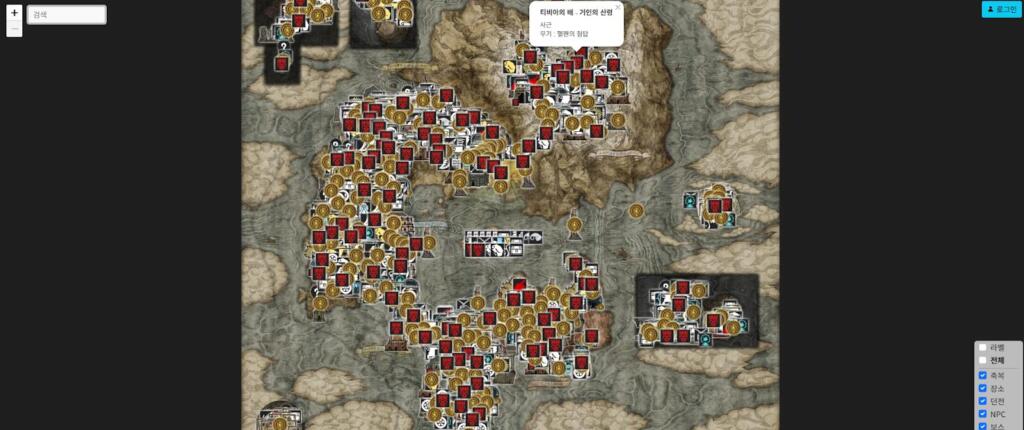
Task: Select the lone gold marker in the central sea
Action: point(636,211)
